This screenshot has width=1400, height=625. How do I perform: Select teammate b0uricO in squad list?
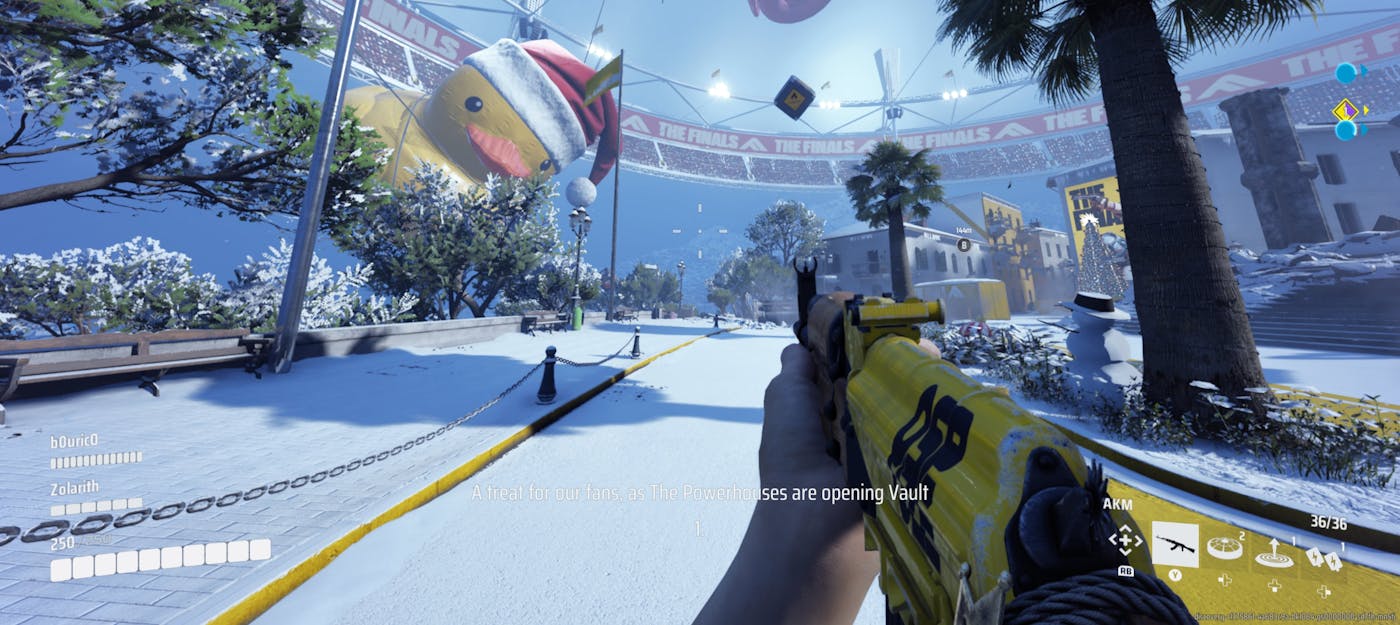pyautogui.click(x=75, y=441)
